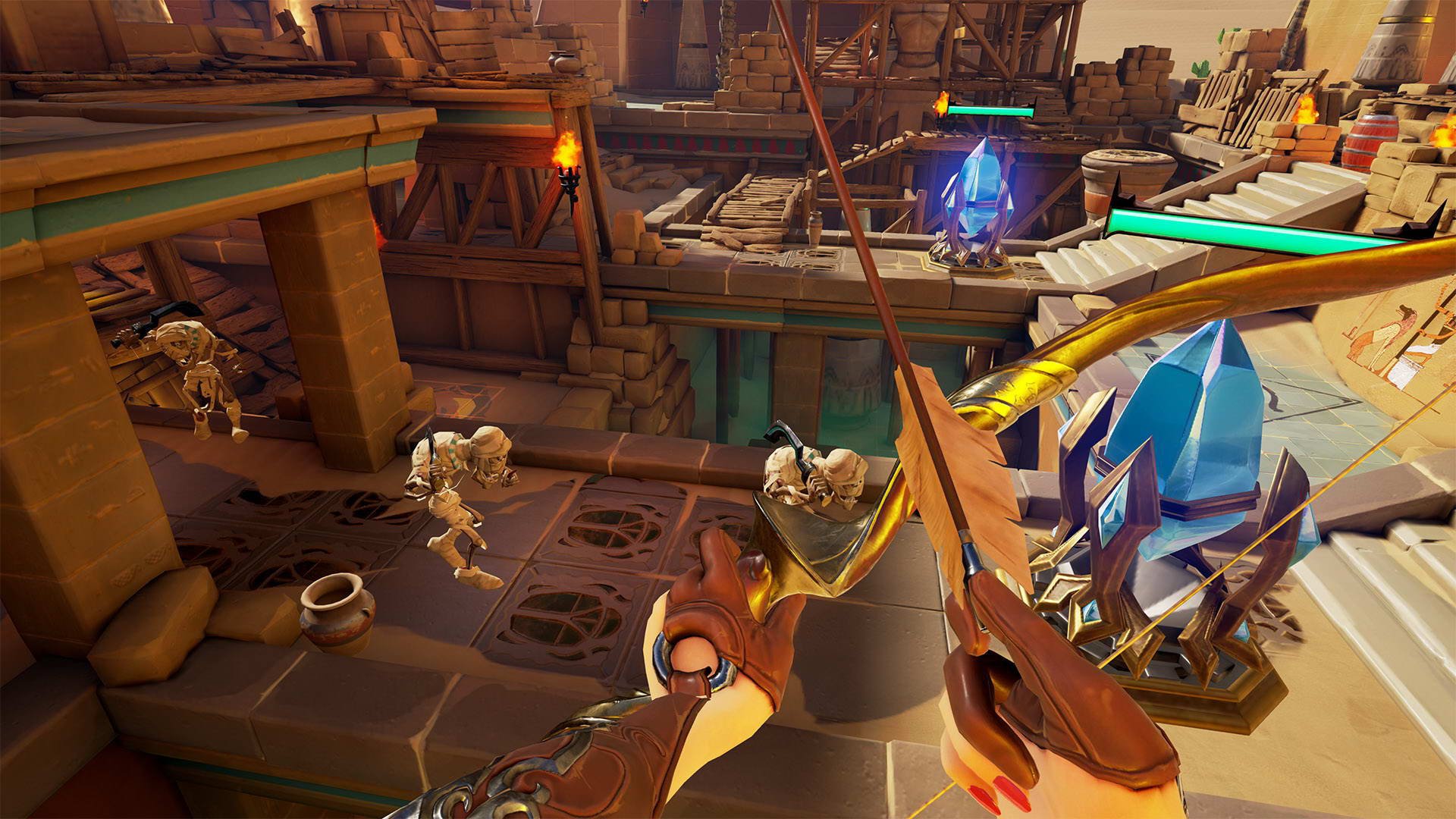Click the upper green health bar
The height and width of the screenshot is (819, 1456).
click(990, 108)
